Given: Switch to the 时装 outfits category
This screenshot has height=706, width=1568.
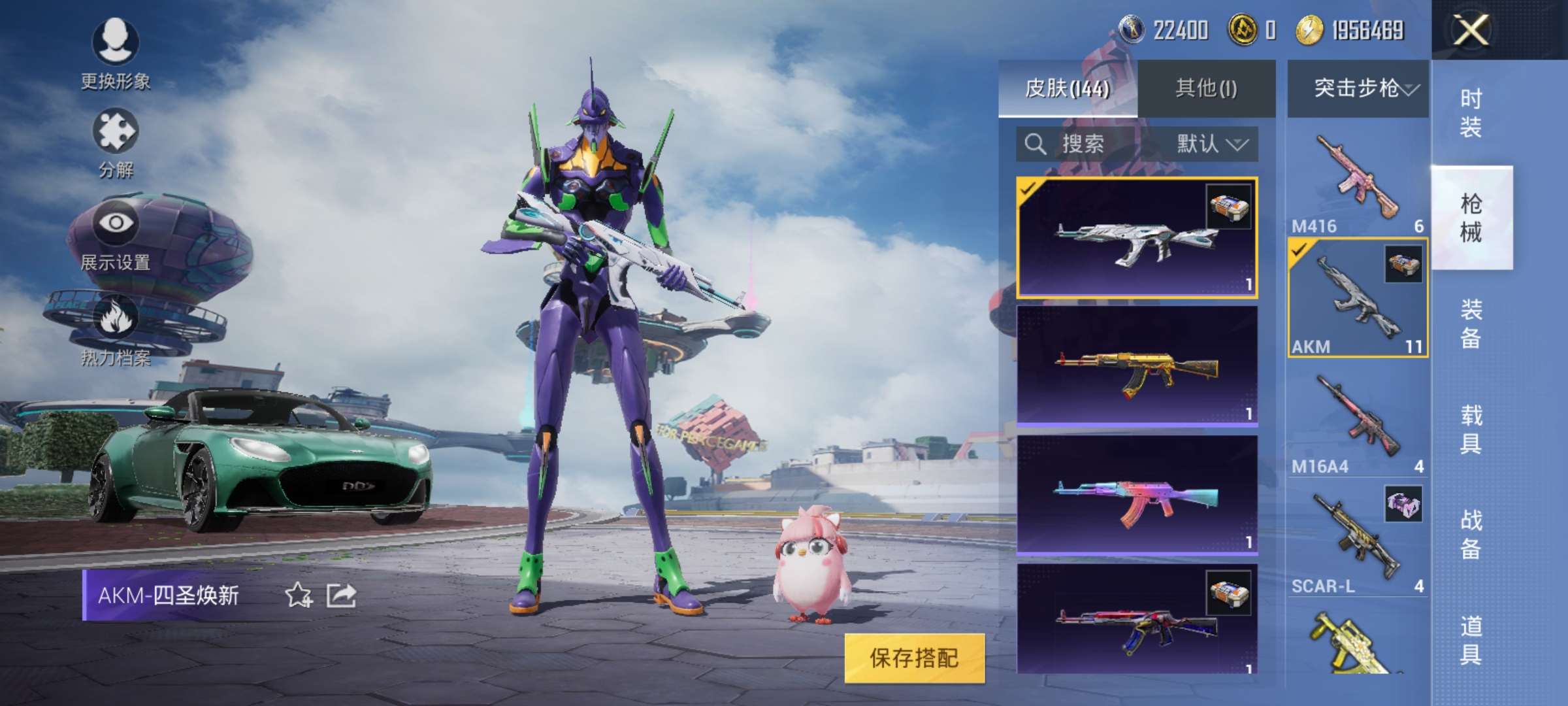Looking at the screenshot, I should [1471, 112].
